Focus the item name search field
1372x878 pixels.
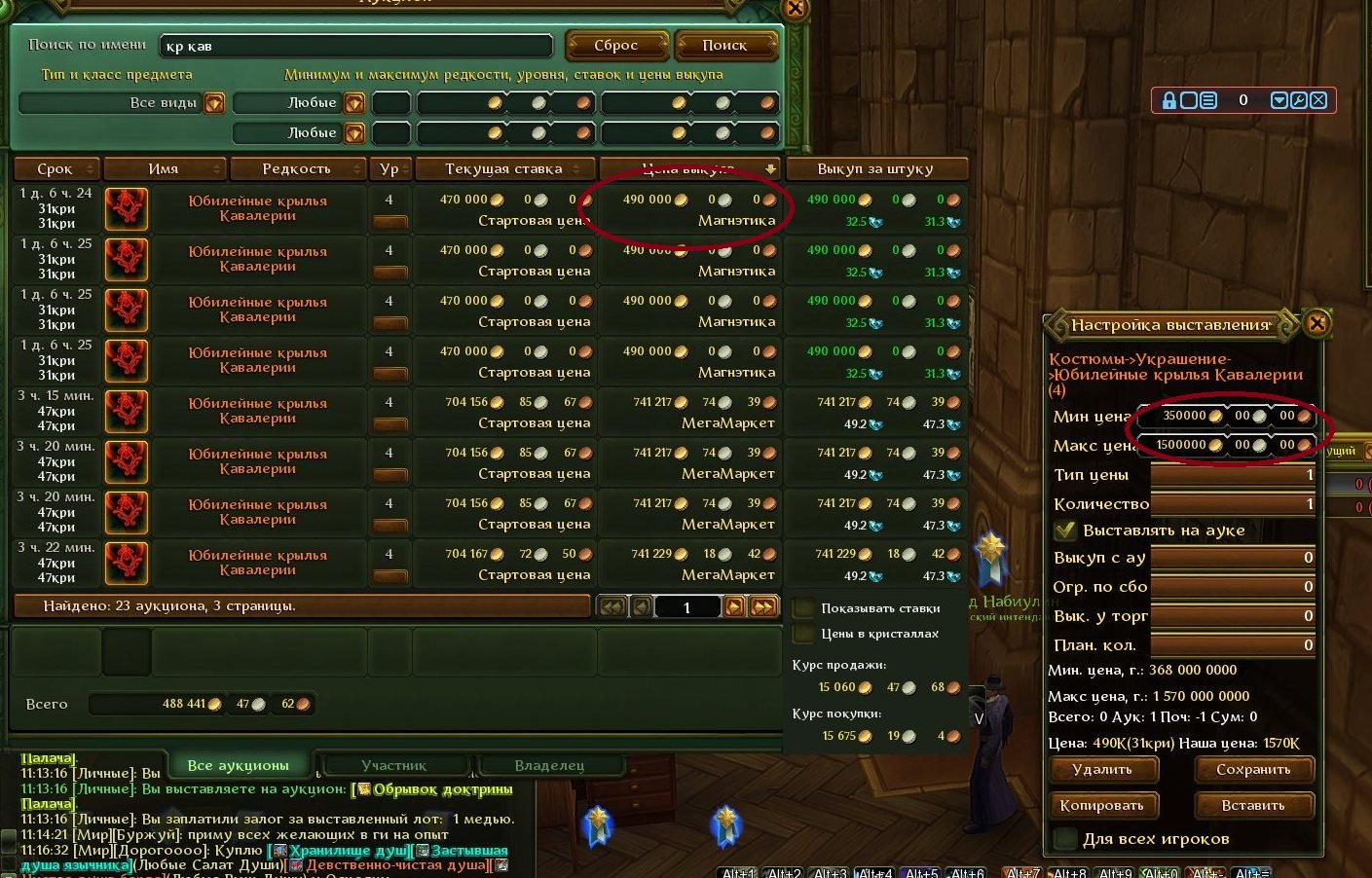(x=355, y=46)
